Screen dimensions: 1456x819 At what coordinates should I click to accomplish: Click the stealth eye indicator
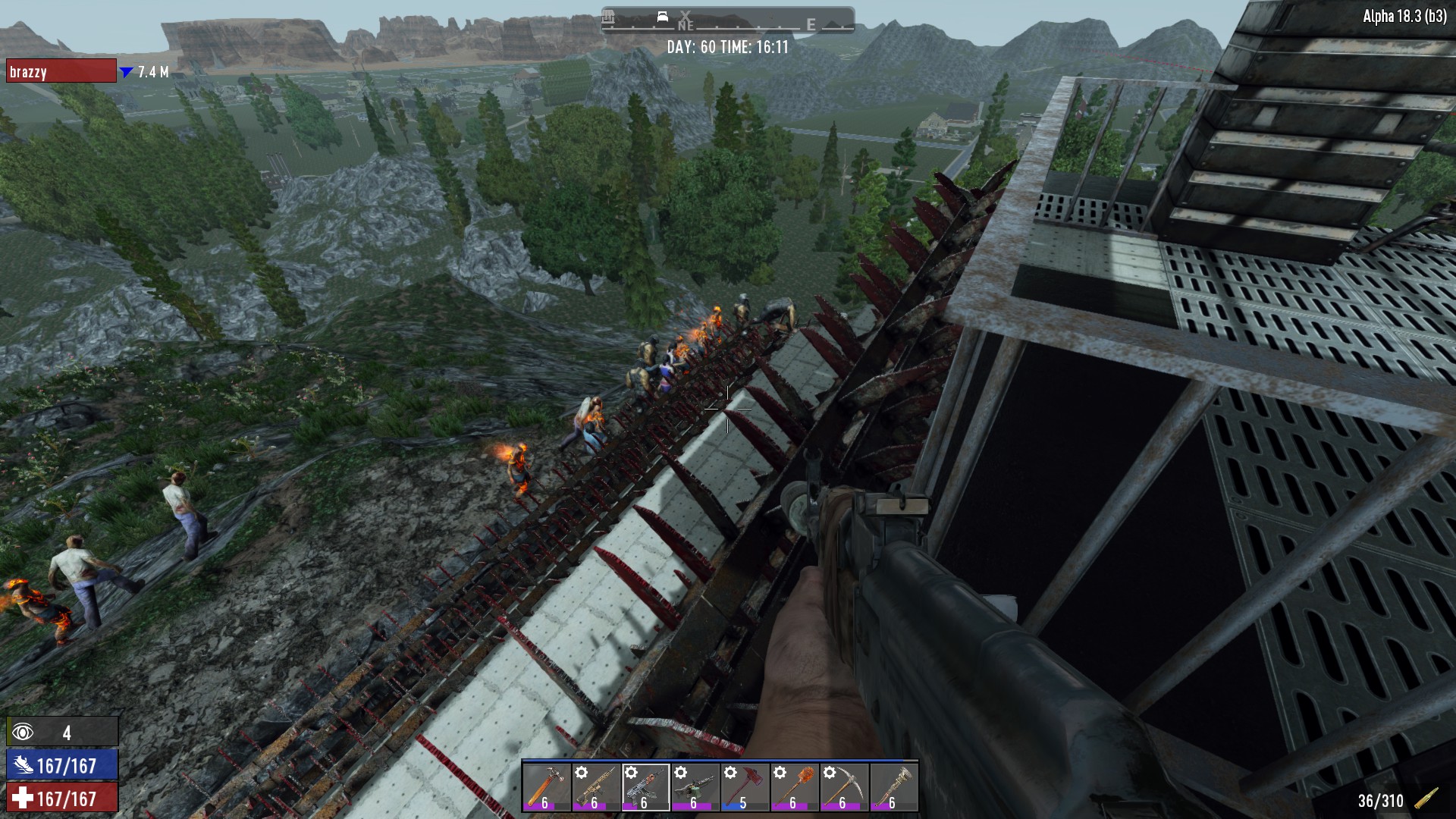coord(23,732)
